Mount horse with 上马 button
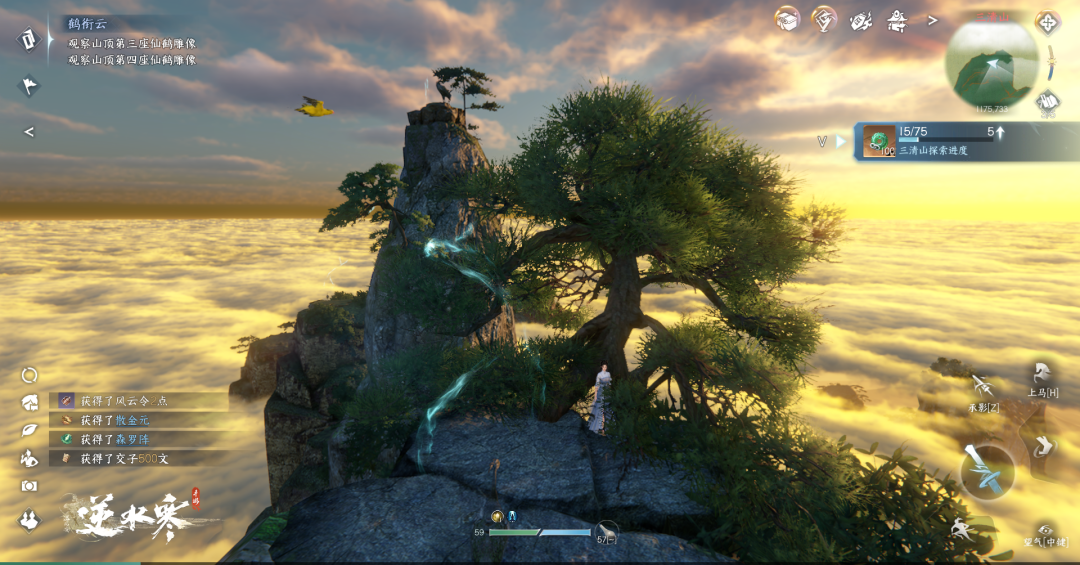The height and width of the screenshot is (565, 1080). (1042, 378)
